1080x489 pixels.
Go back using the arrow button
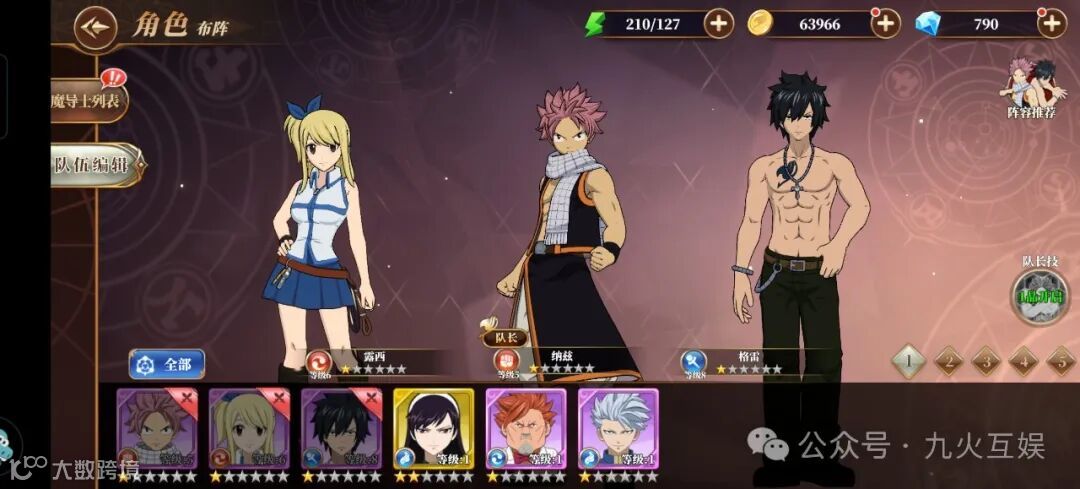click(x=96, y=24)
